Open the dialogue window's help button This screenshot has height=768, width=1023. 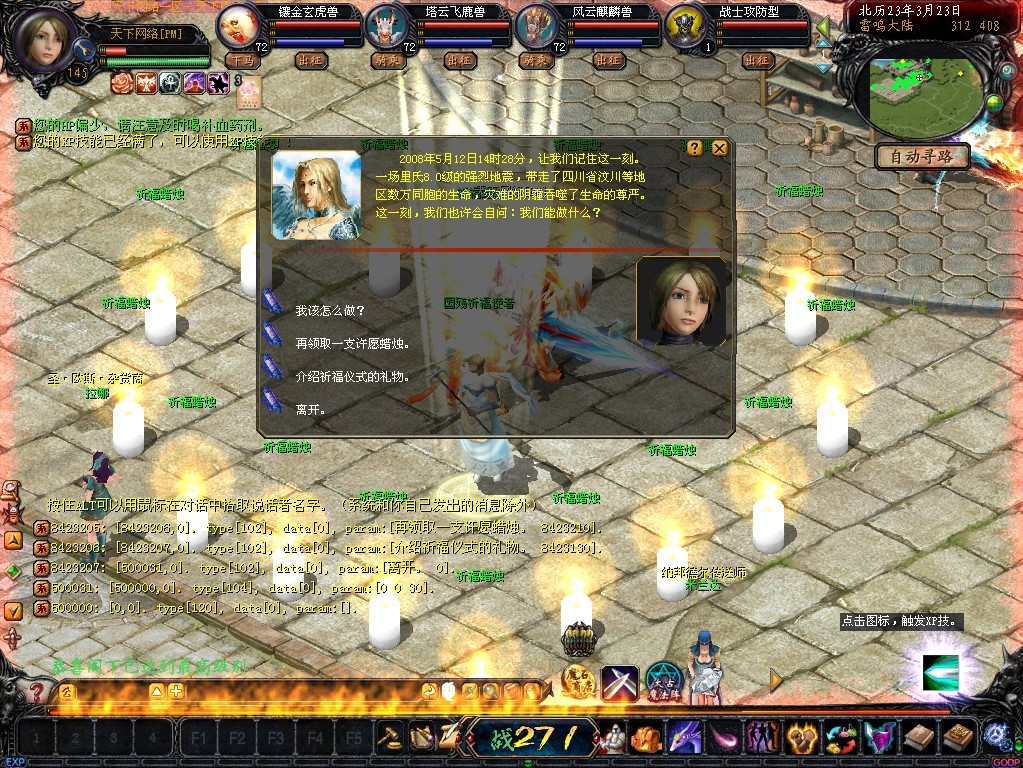(695, 148)
